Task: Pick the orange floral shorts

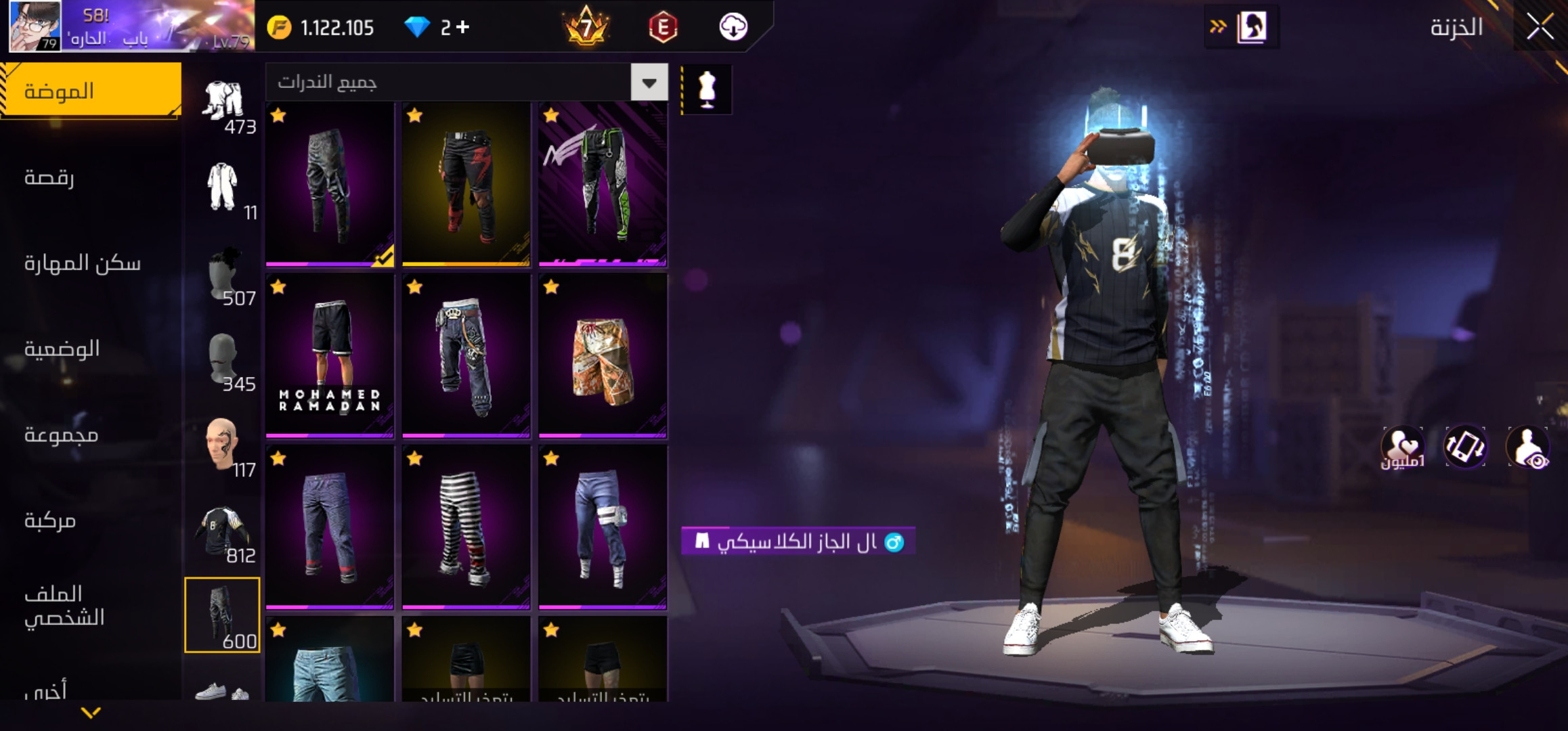Action: click(603, 355)
